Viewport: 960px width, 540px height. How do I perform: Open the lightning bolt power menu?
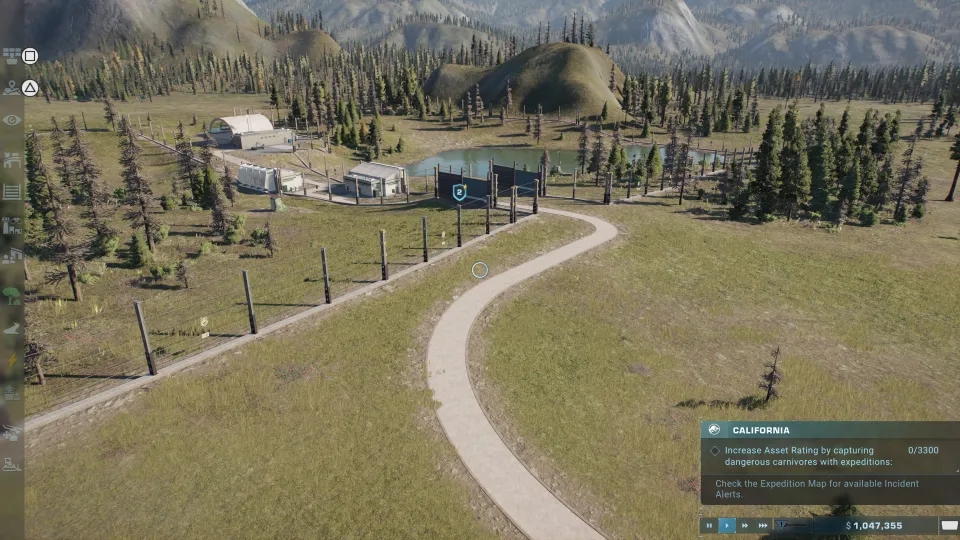coord(12,361)
